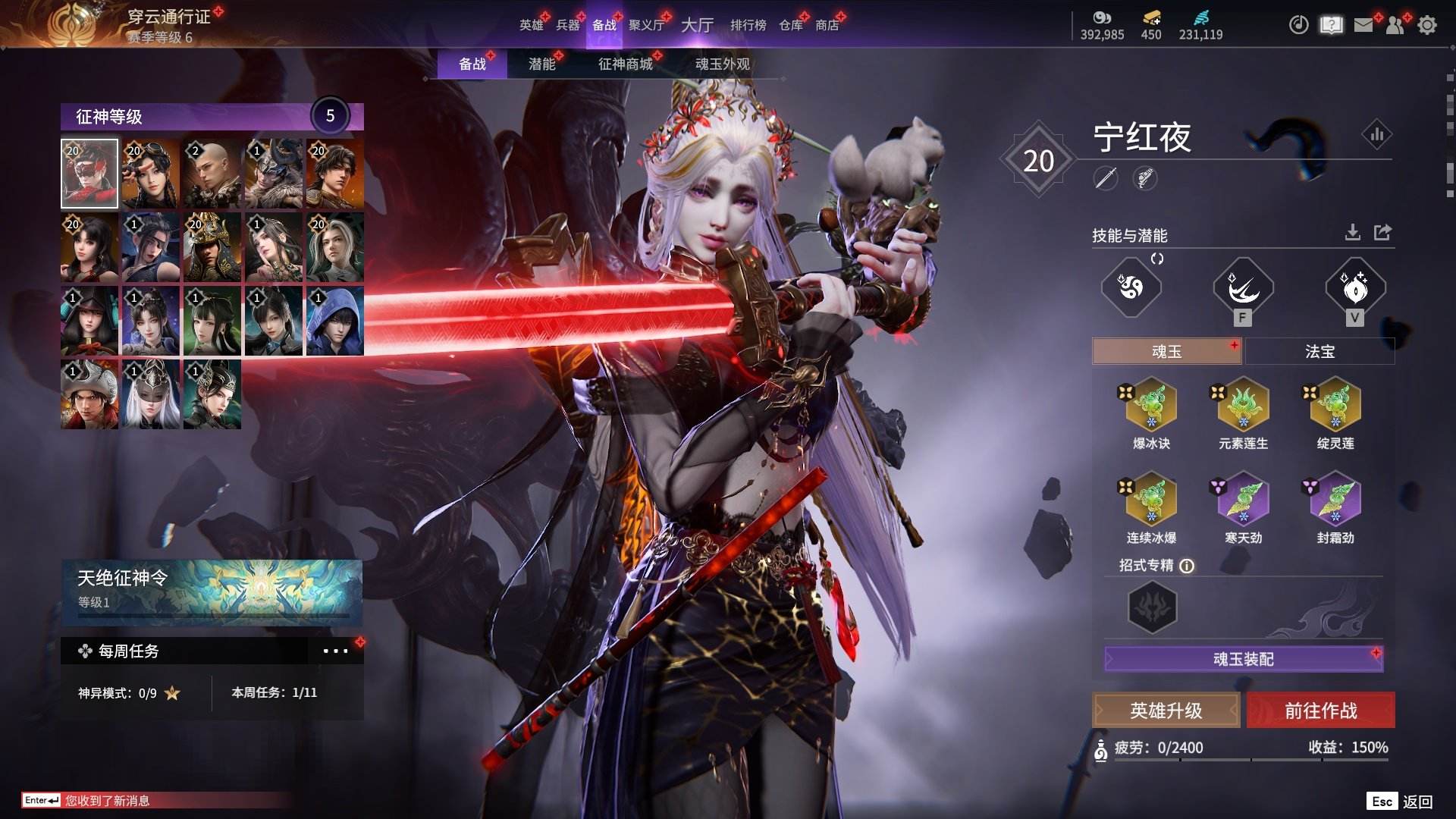Start battle with 前往作战
The height and width of the screenshot is (819, 1456).
tap(1320, 711)
